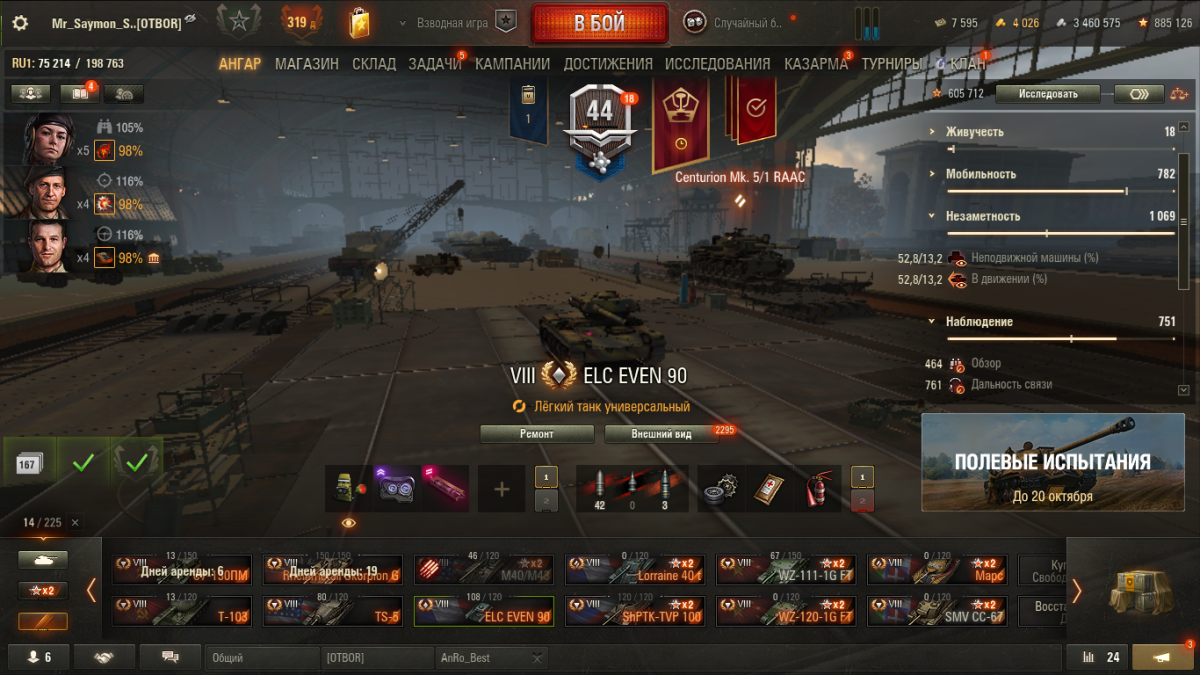Open Внешний вид customization
The height and width of the screenshot is (675, 1200).
click(x=661, y=434)
